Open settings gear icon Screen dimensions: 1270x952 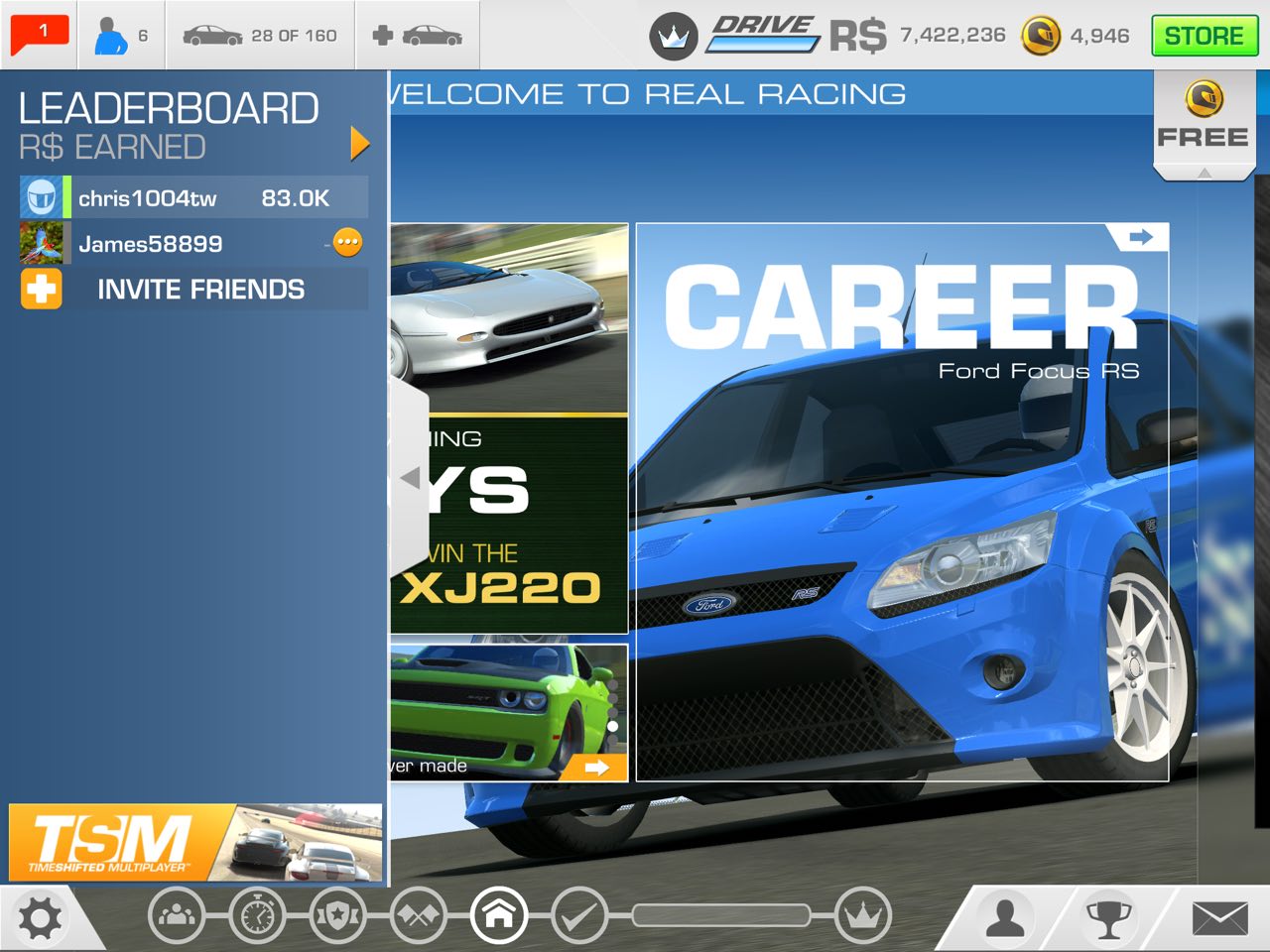(x=41, y=918)
